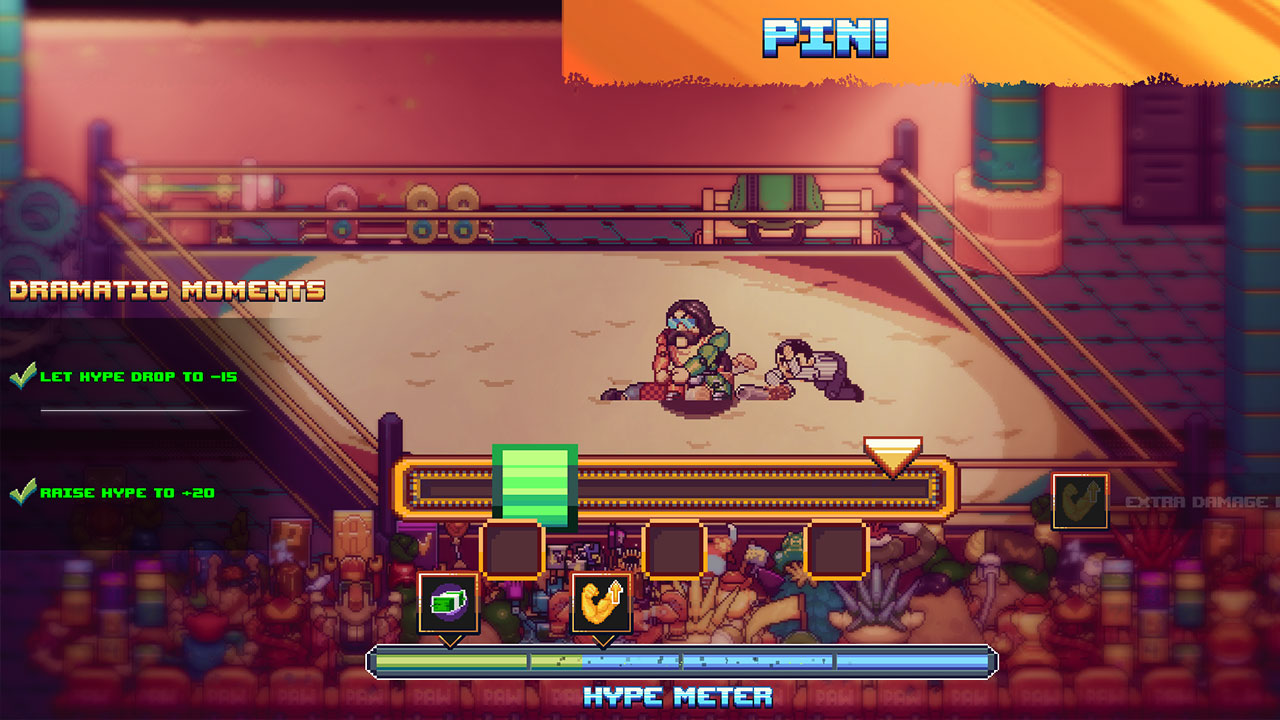Toggle the checkmark beside 'Raise Hype to +20'
Screen dimensions: 1280x720
(x=25, y=490)
